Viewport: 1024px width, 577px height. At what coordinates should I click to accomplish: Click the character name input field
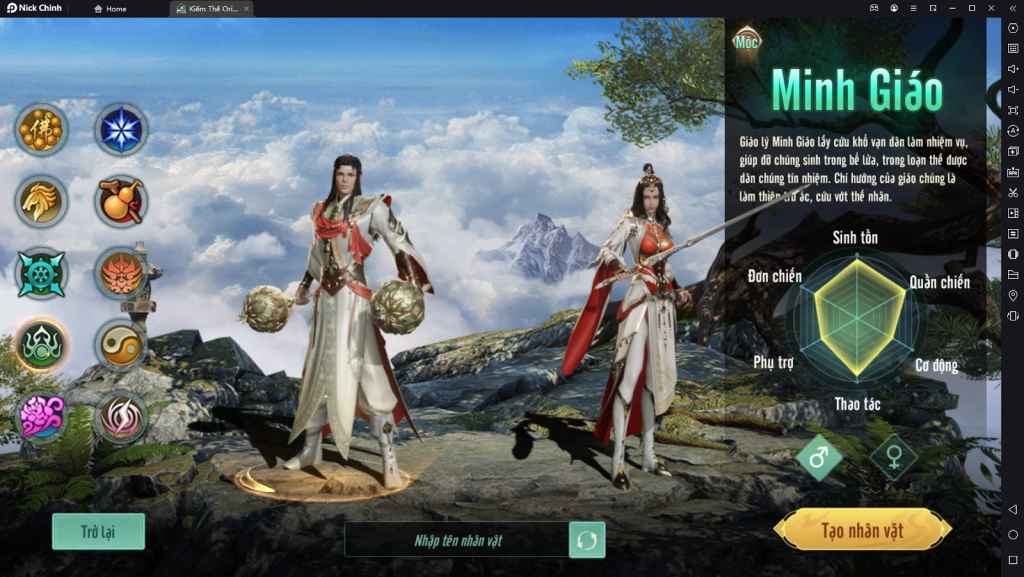[x=458, y=540]
